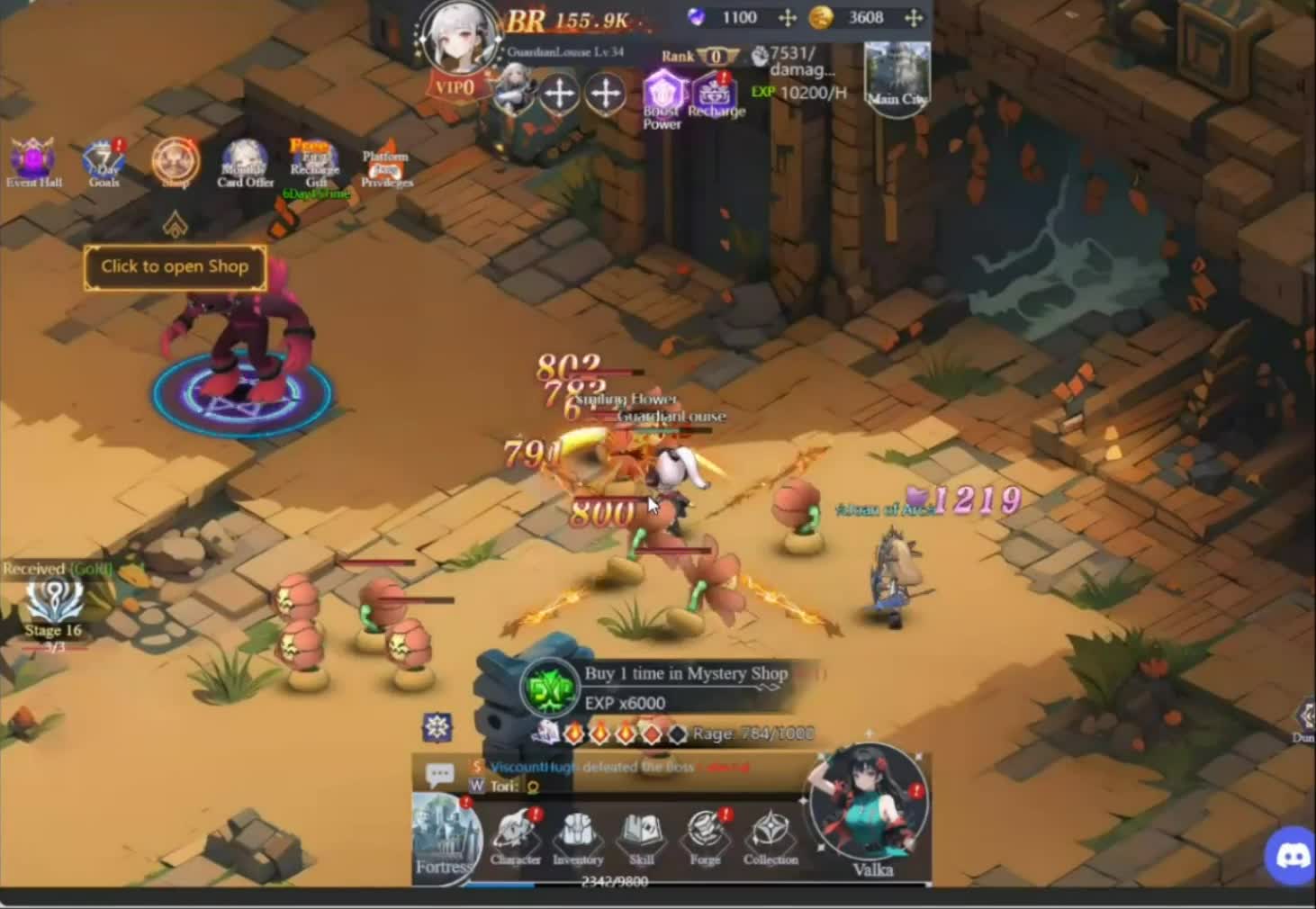Open the 7-Day Goals icon
This screenshot has width=1316, height=909.
104,162
